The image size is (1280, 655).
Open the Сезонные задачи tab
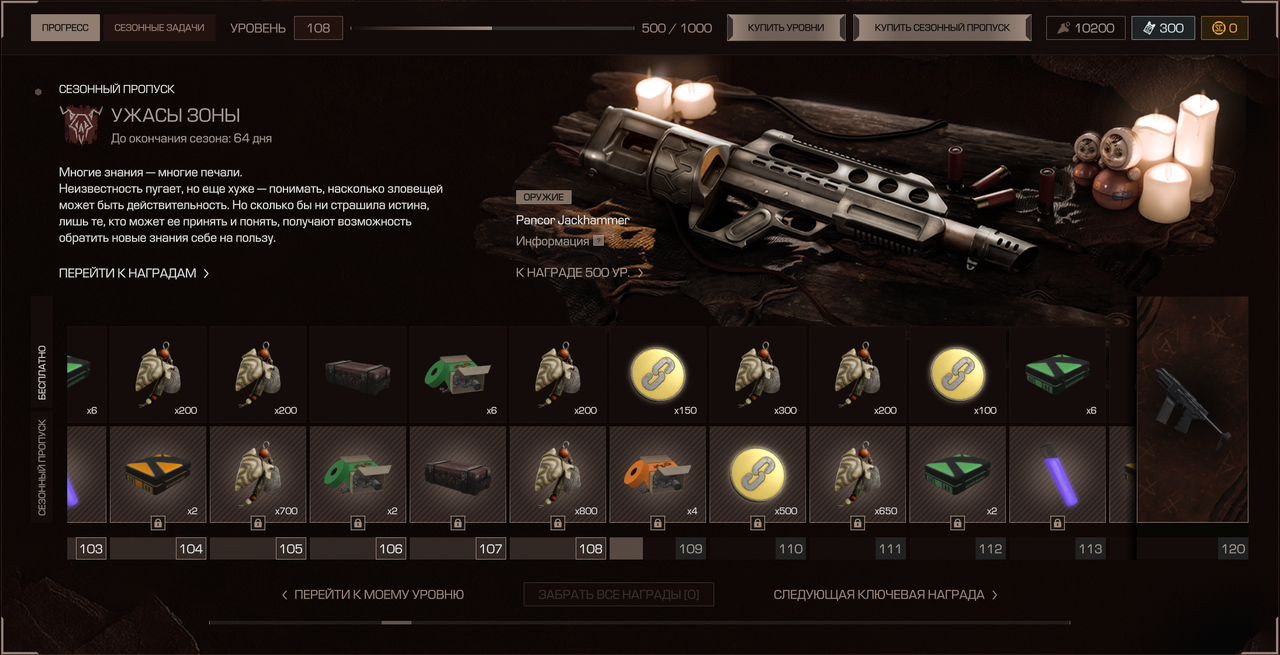tap(159, 28)
